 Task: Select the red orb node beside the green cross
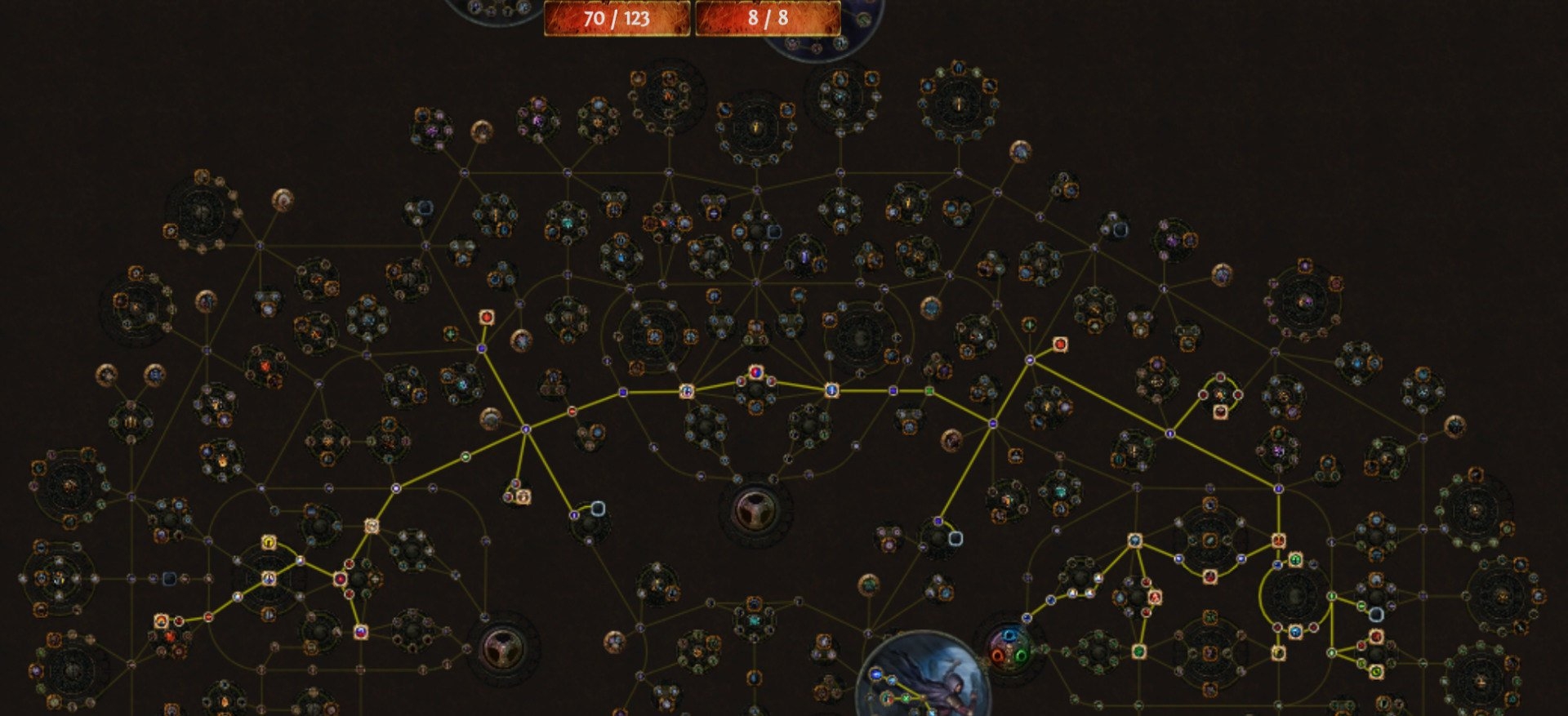click(x=1059, y=345)
